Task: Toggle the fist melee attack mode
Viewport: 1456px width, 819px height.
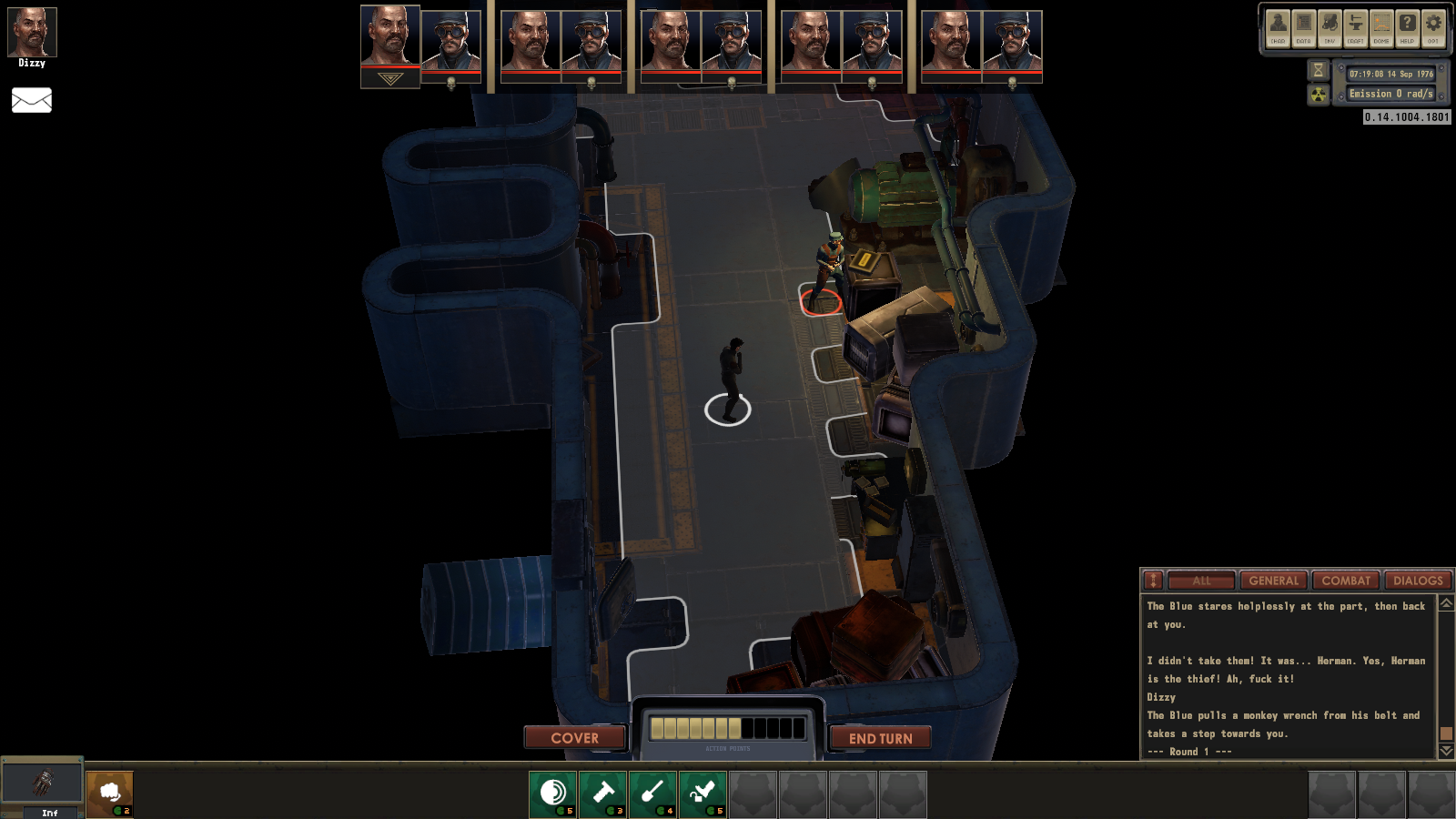Action: coord(111,792)
